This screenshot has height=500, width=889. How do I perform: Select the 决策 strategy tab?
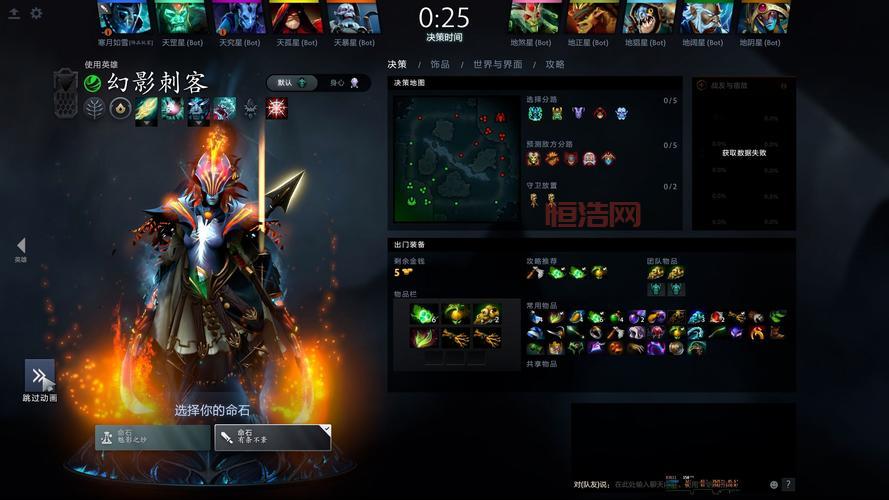(x=397, y=64)
